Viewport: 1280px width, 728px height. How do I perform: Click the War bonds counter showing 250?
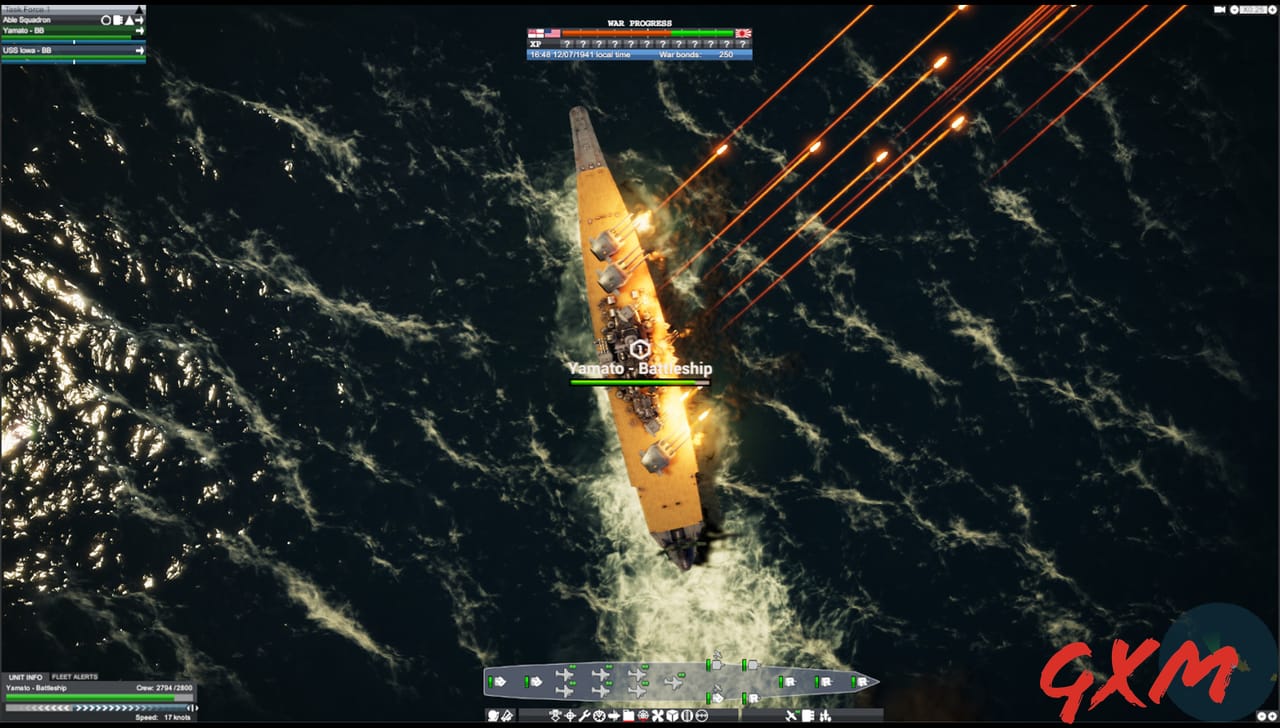(x=725, y=54)
